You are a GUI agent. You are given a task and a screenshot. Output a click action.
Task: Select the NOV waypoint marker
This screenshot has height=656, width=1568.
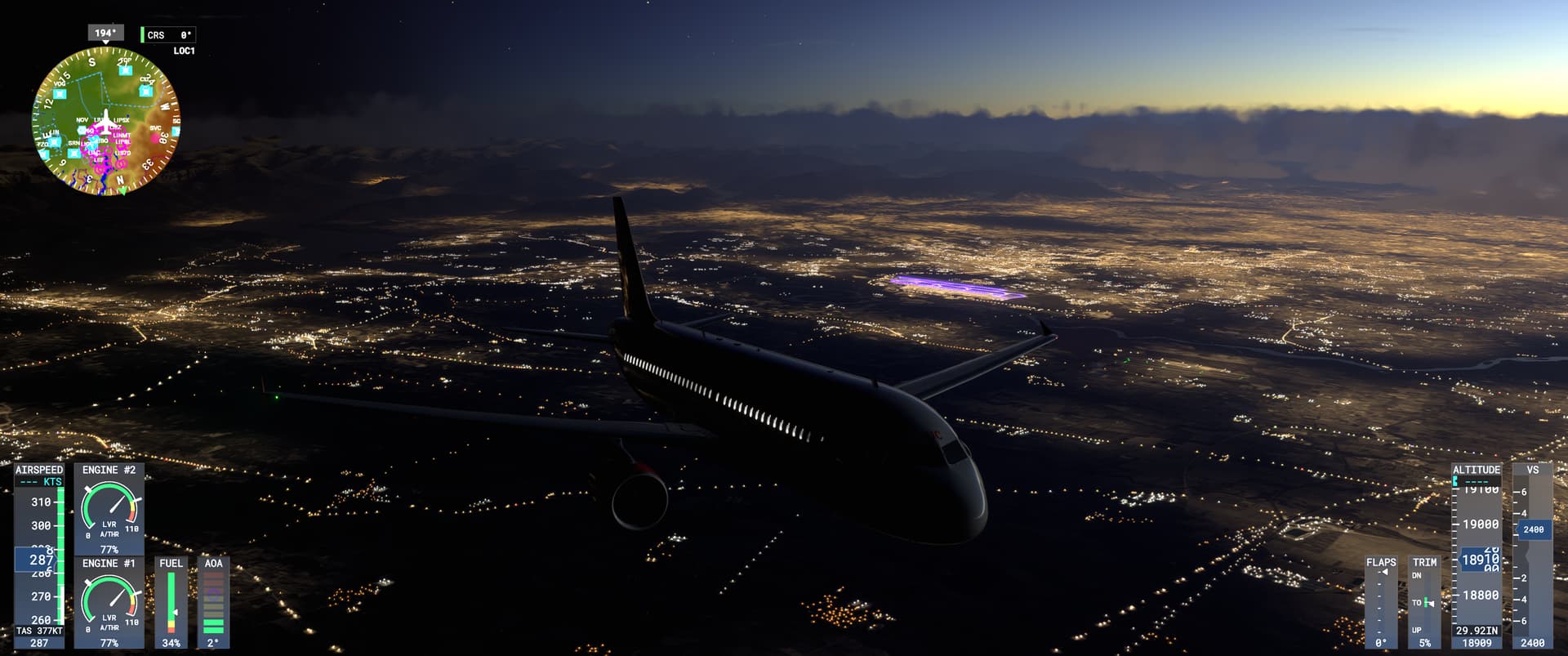pyautogui.click(x=82, y=119)
